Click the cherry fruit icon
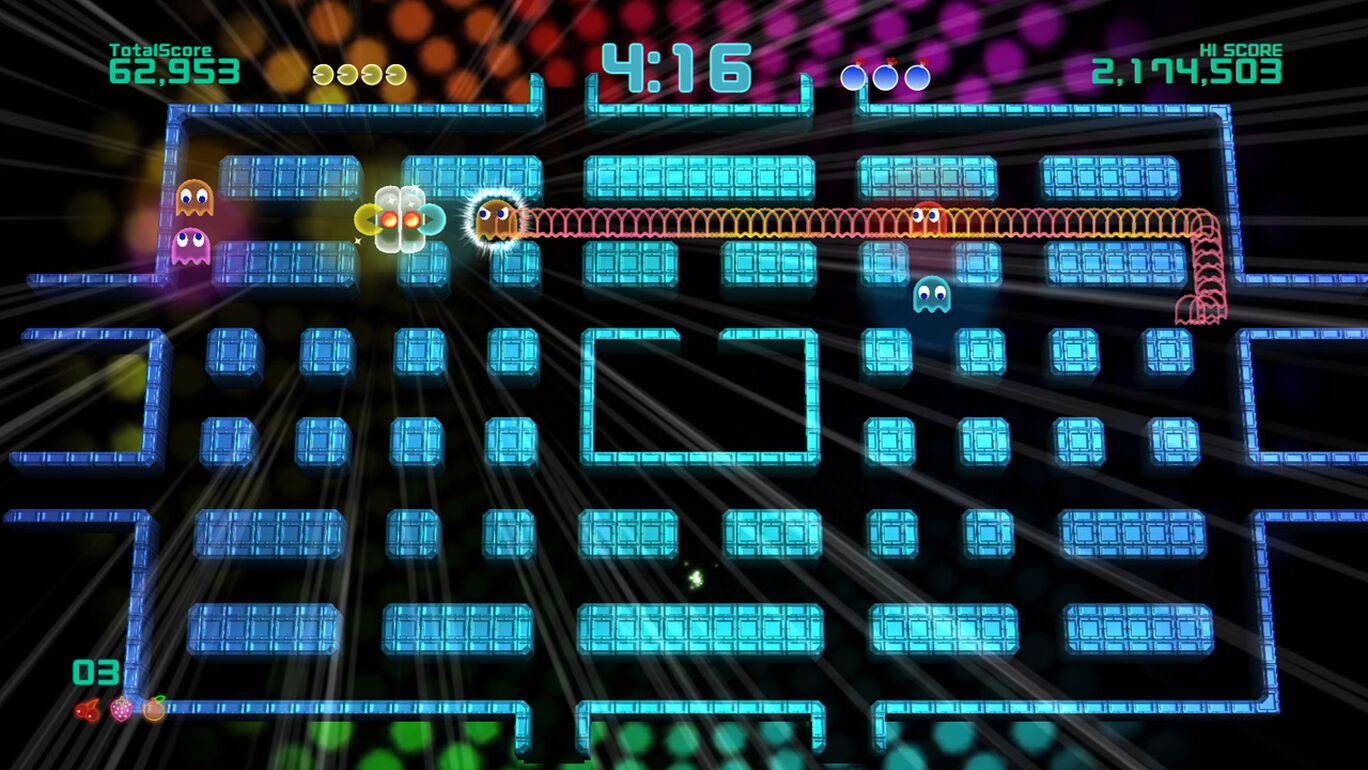The width and height of the screenshot is (1368, 770). pos(88,711)
